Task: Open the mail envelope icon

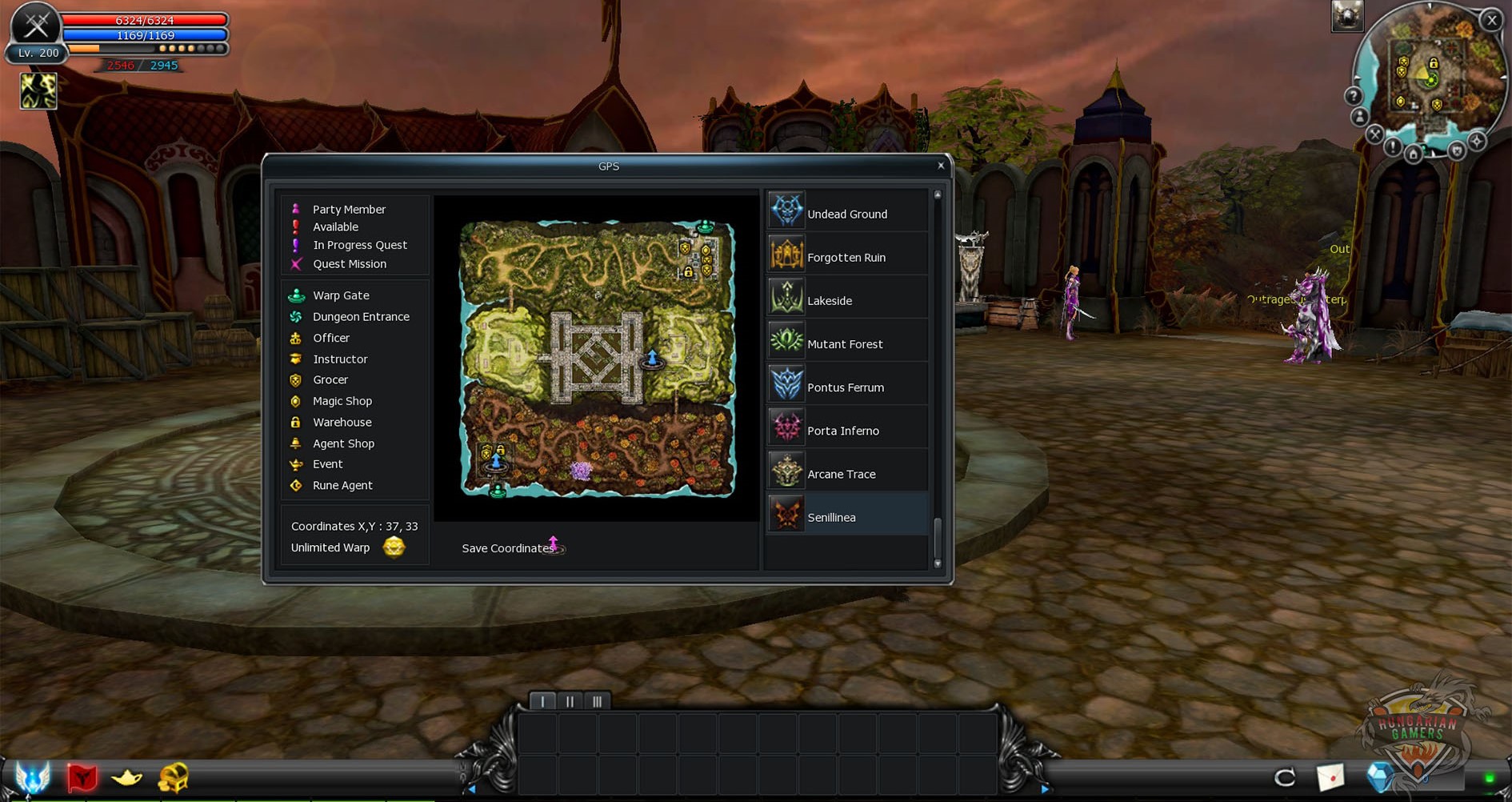Action: pyautogui.click(x=1330, y=777)
